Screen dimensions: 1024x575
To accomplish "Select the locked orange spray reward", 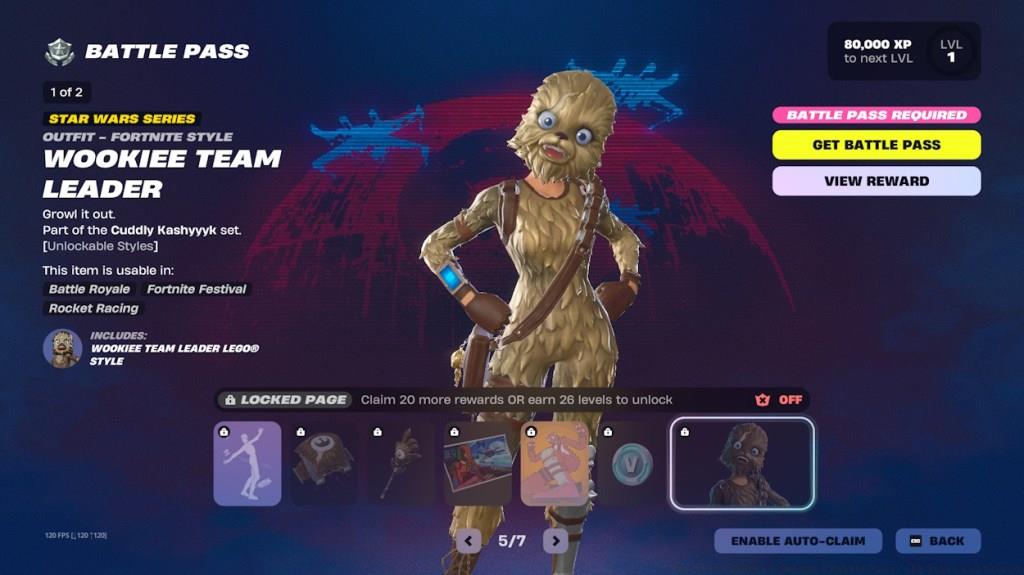I will point(555,463).
